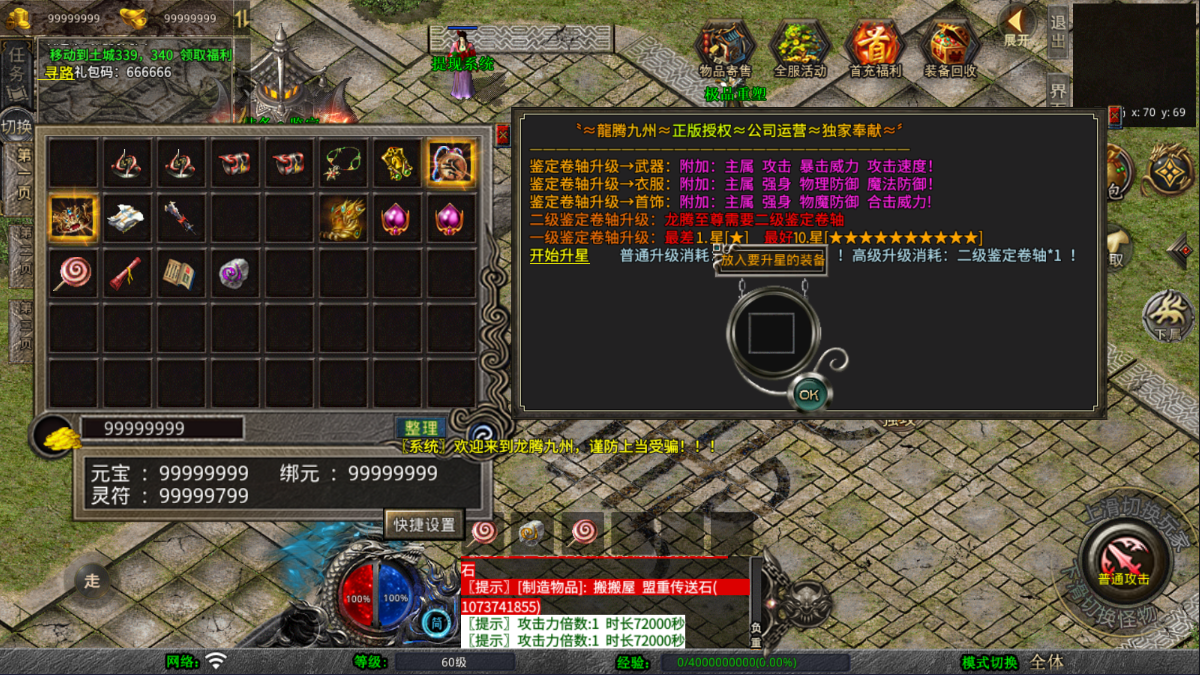Click the 退出 exit button
Screen dimensions: 1200x675
(1057, 28)
